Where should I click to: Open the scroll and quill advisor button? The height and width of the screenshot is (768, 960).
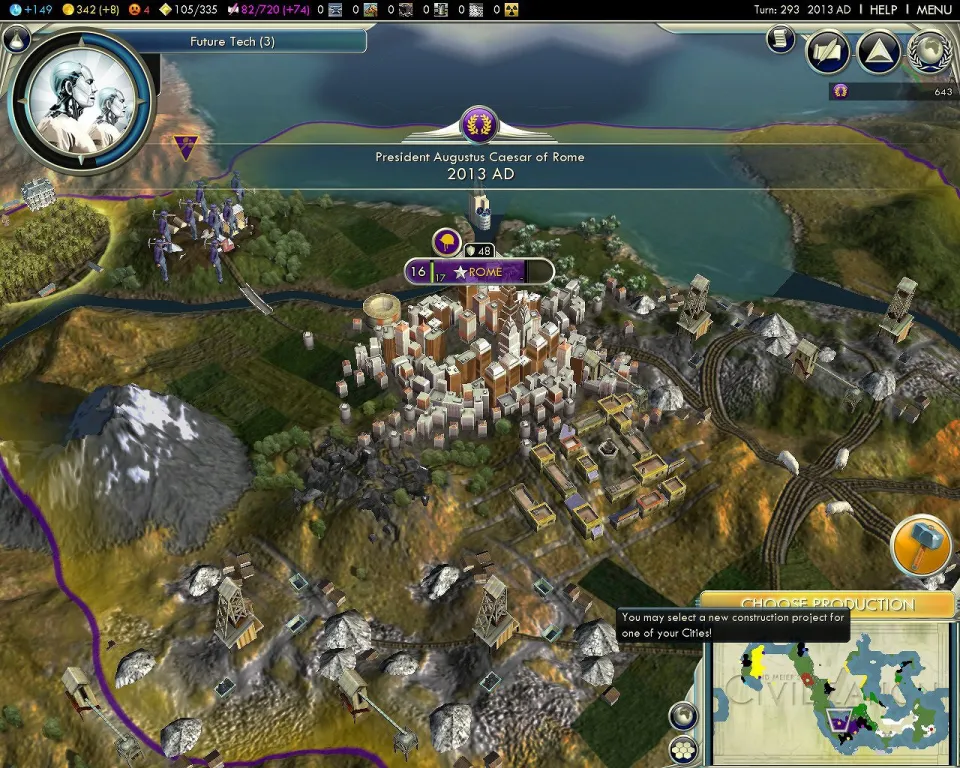tap(828, 52)
